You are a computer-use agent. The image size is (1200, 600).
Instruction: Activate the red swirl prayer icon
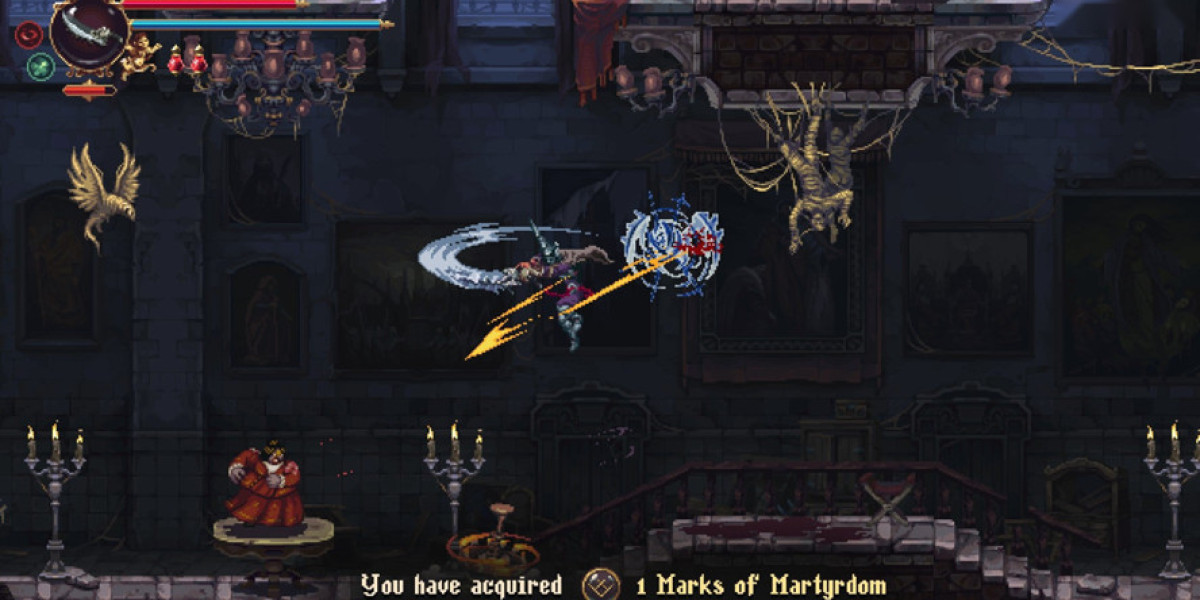(29, 35)
